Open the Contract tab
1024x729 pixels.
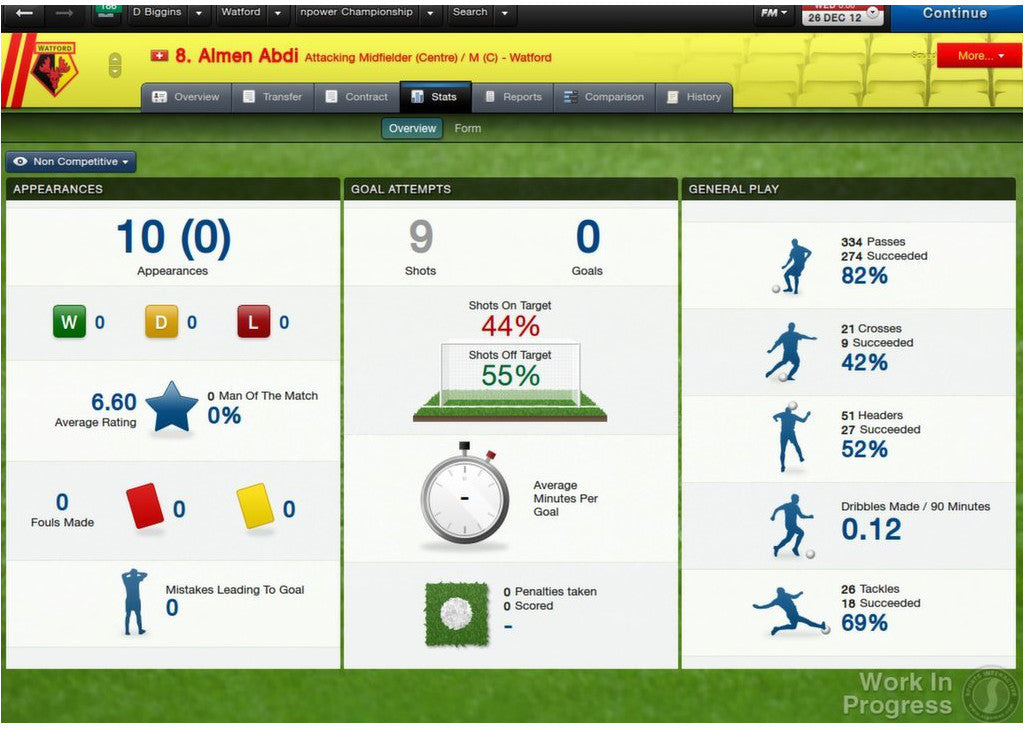tap(356, 97)
